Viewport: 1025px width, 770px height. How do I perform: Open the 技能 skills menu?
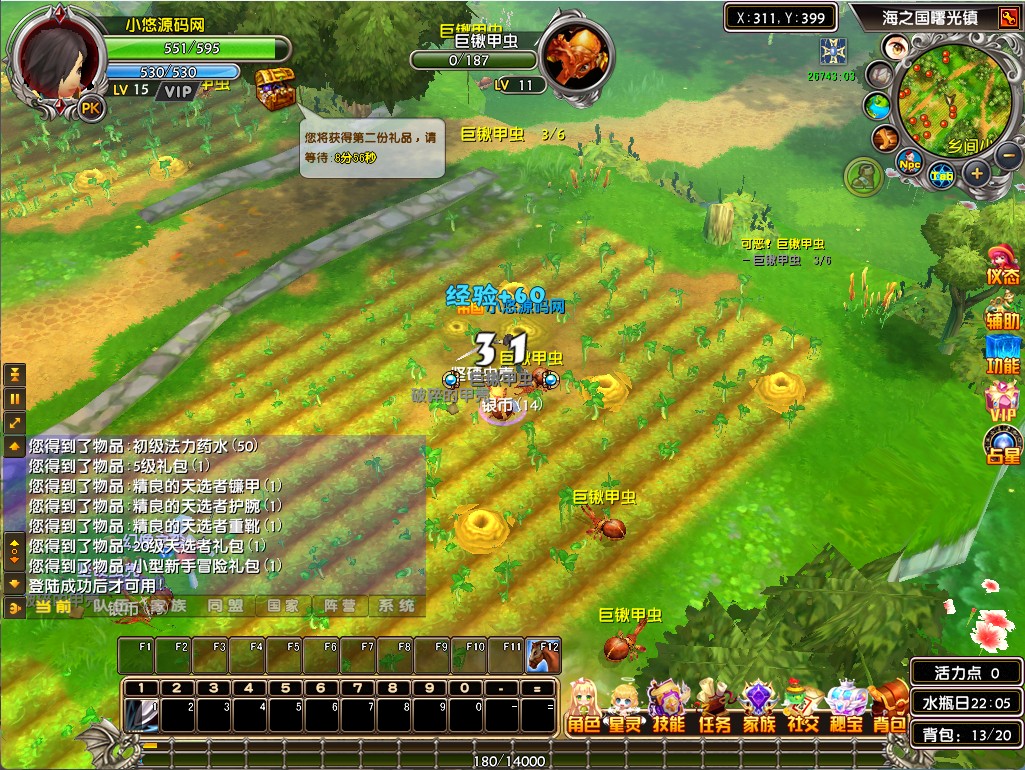667,710
